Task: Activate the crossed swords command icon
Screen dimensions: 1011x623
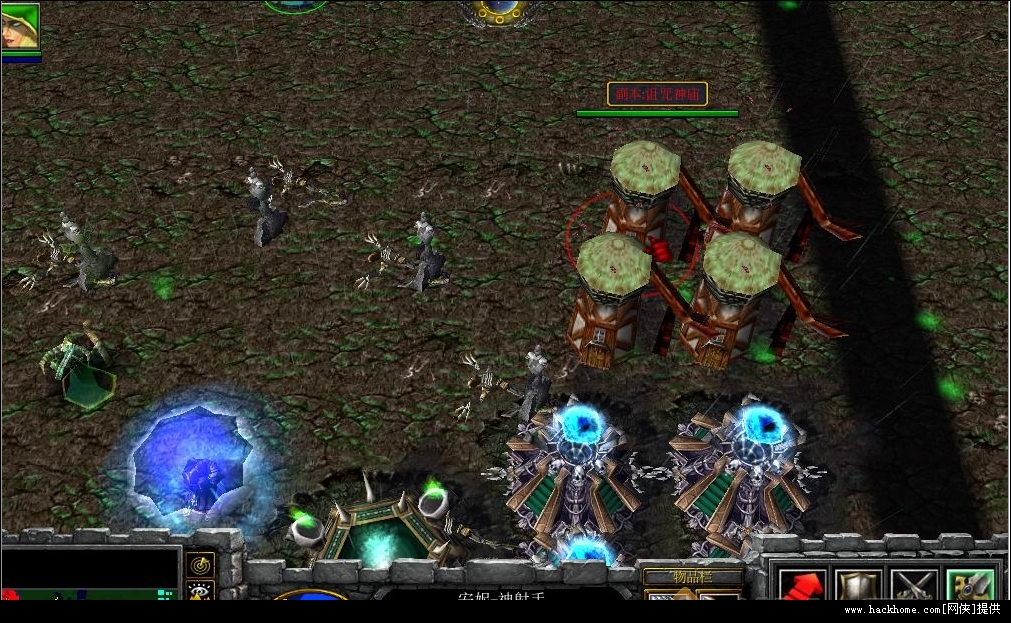Action: pyautogui.click(x=914, y=585)
